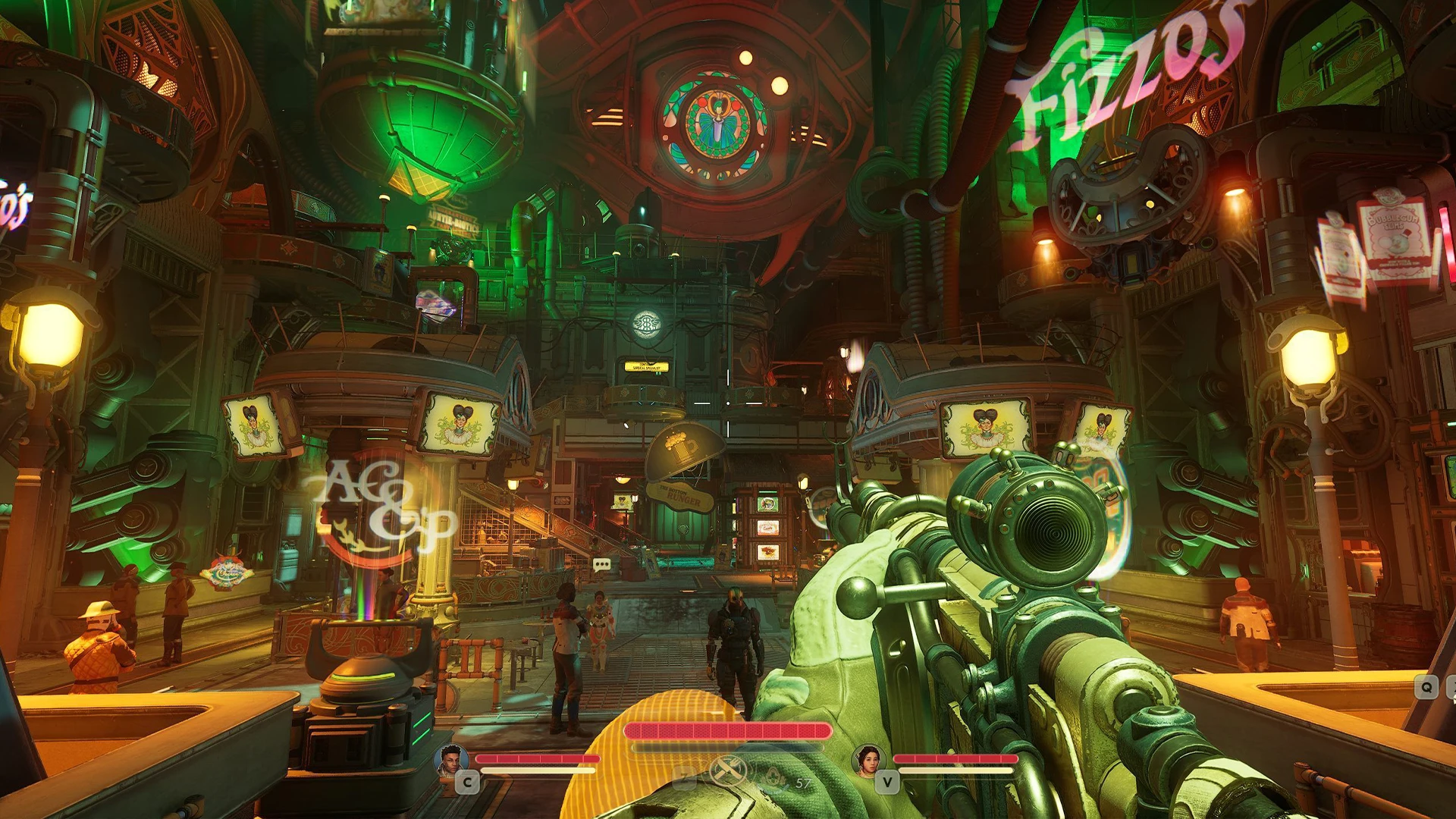Select the male companion portrait

click(x=450, y=759)
